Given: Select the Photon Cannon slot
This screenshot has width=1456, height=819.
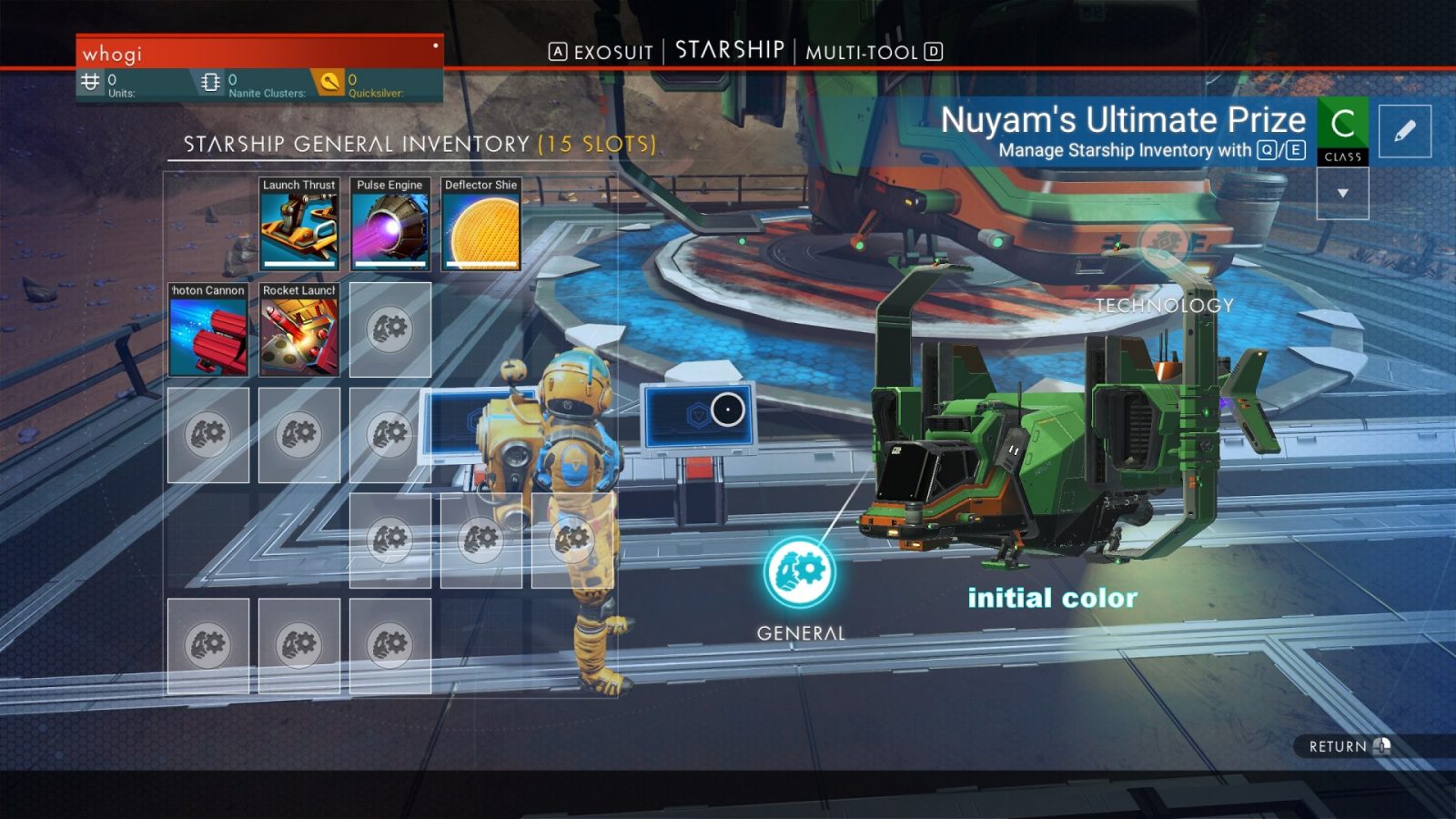Looking at the screenshot, I should (x=208, y=329).
